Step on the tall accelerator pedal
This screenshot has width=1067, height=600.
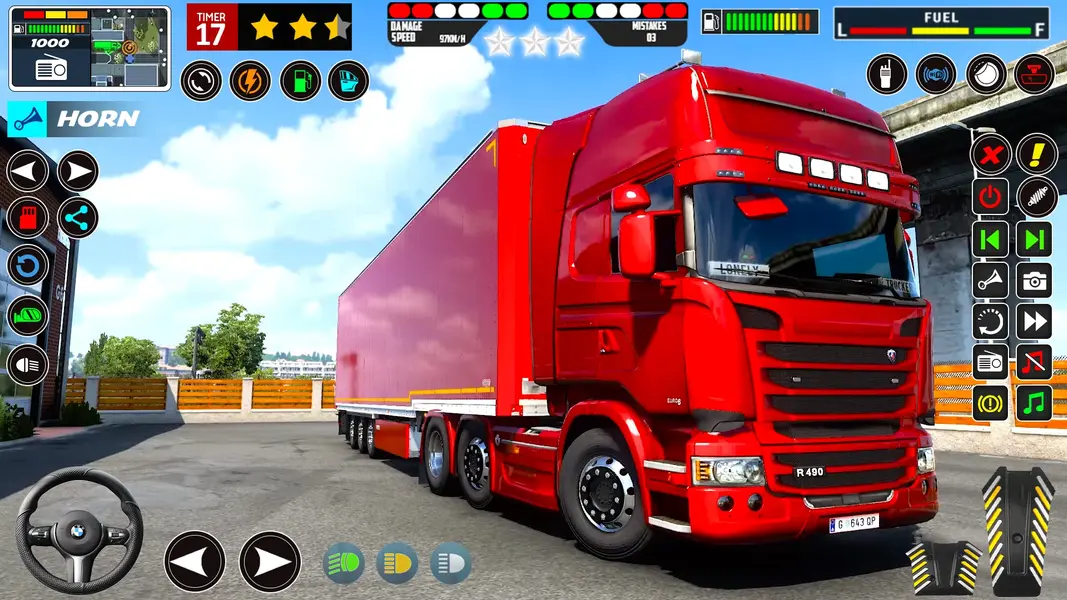[x=1018, y=530]
